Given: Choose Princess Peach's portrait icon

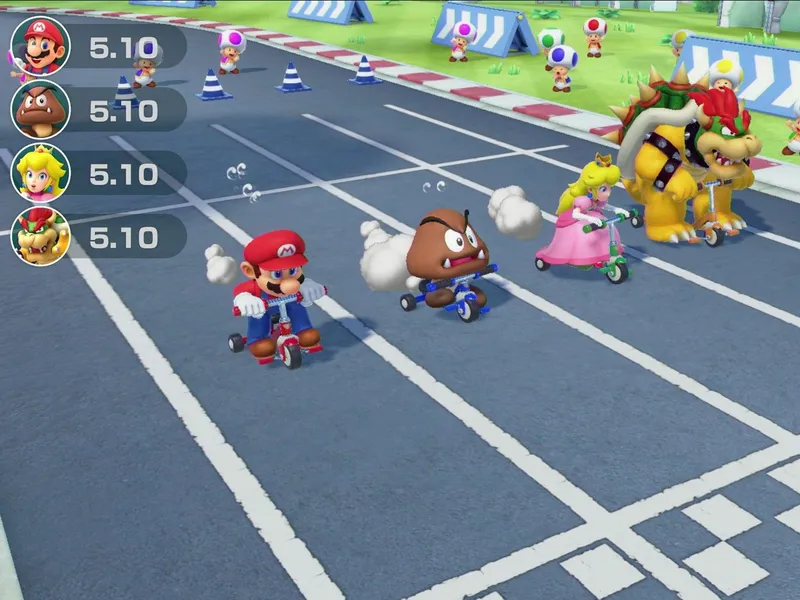Looking at the screenshot, I should pos(40,173).
